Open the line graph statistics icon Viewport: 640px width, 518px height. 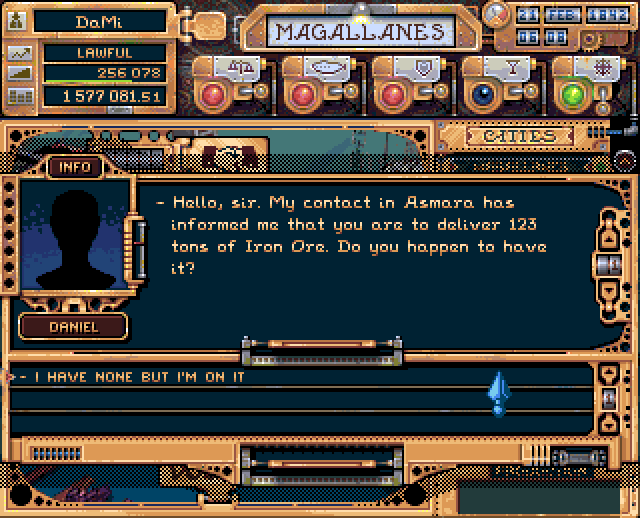pos(19,53)
